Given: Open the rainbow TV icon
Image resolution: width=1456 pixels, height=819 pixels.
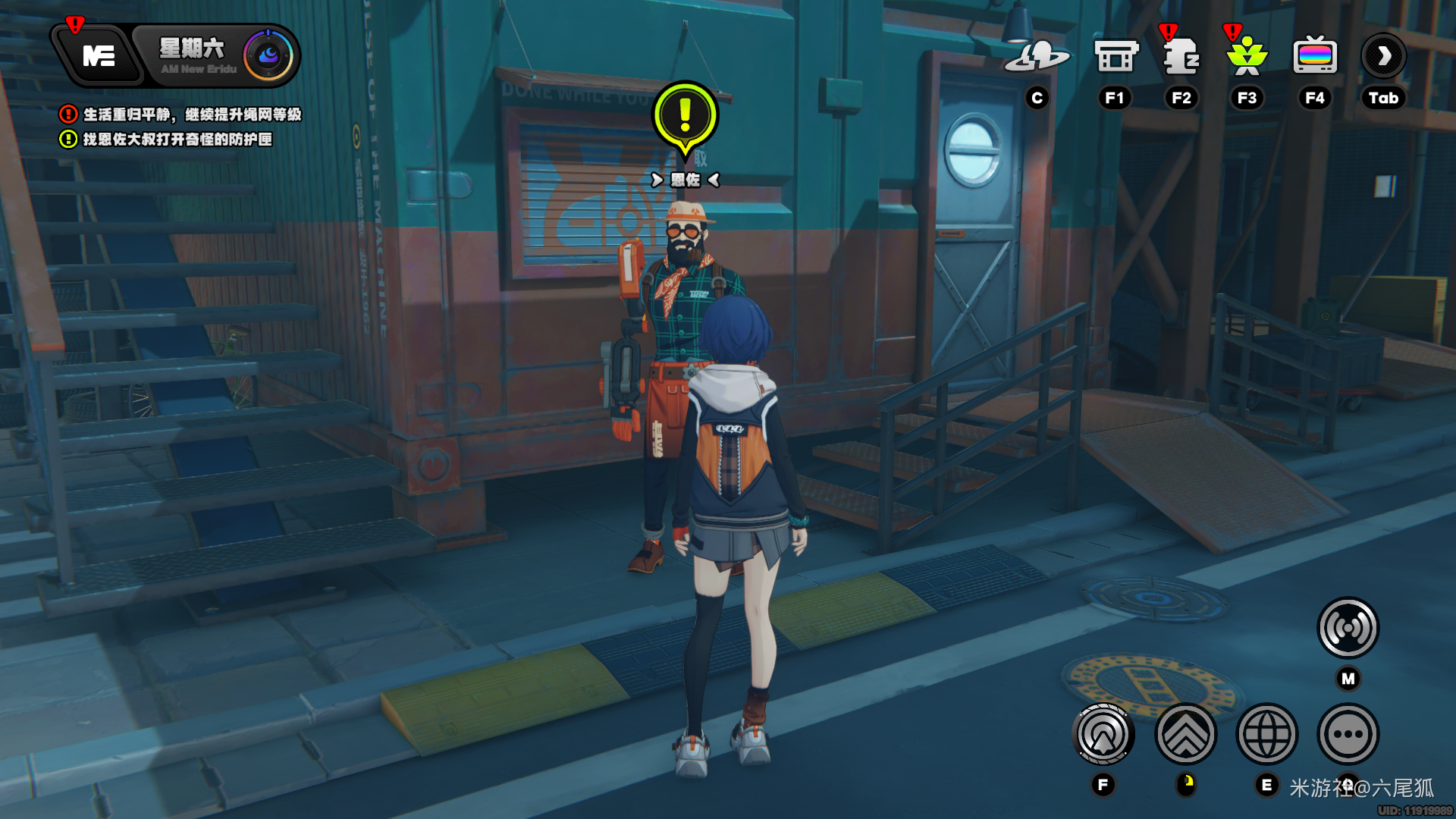Looking at the screenshot, I should pyautogui.click(x=1315, y=56).
